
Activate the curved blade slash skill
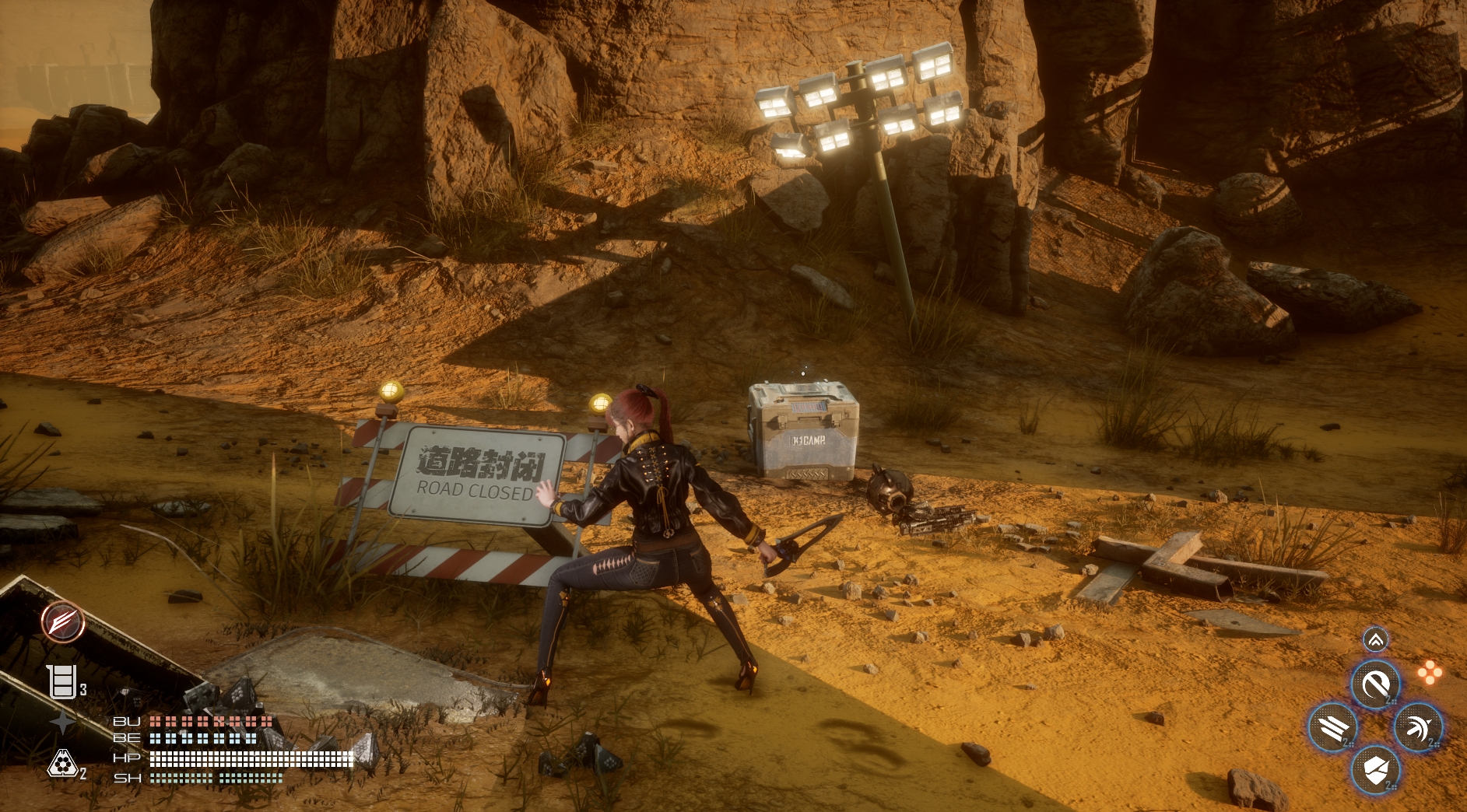[x=1376, y=685]
